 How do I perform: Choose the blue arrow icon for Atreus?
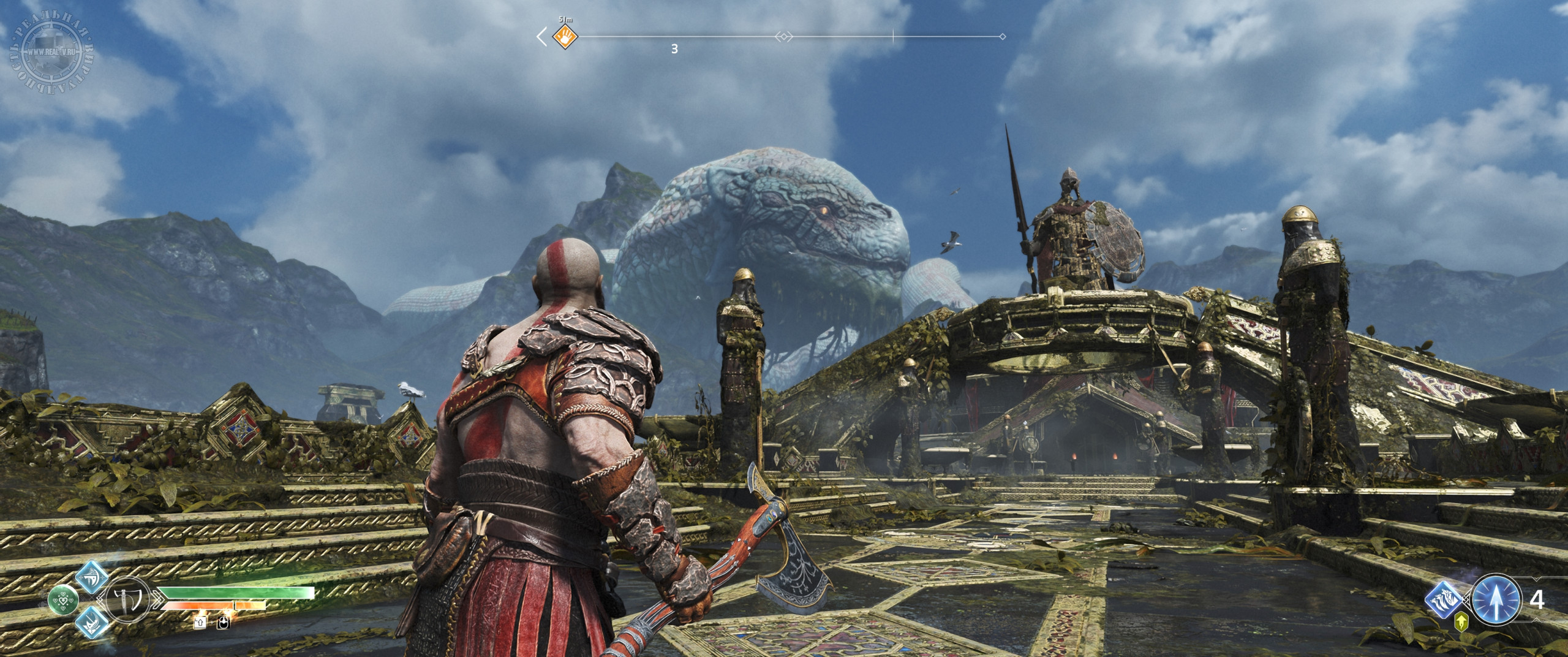click(x=1495, y=599)
